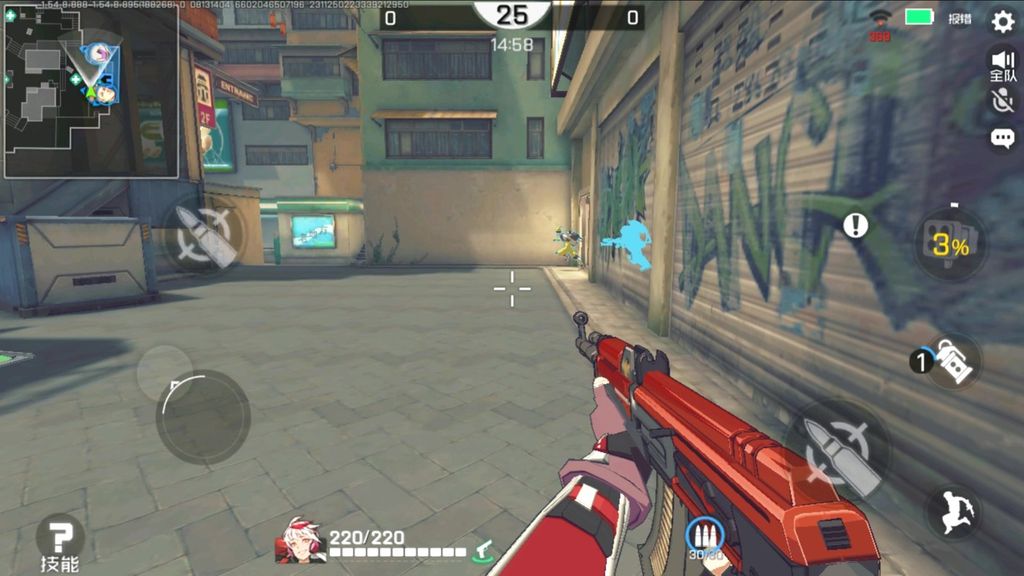
Task: Tap the jump button
Action: (x=952, y=511)
